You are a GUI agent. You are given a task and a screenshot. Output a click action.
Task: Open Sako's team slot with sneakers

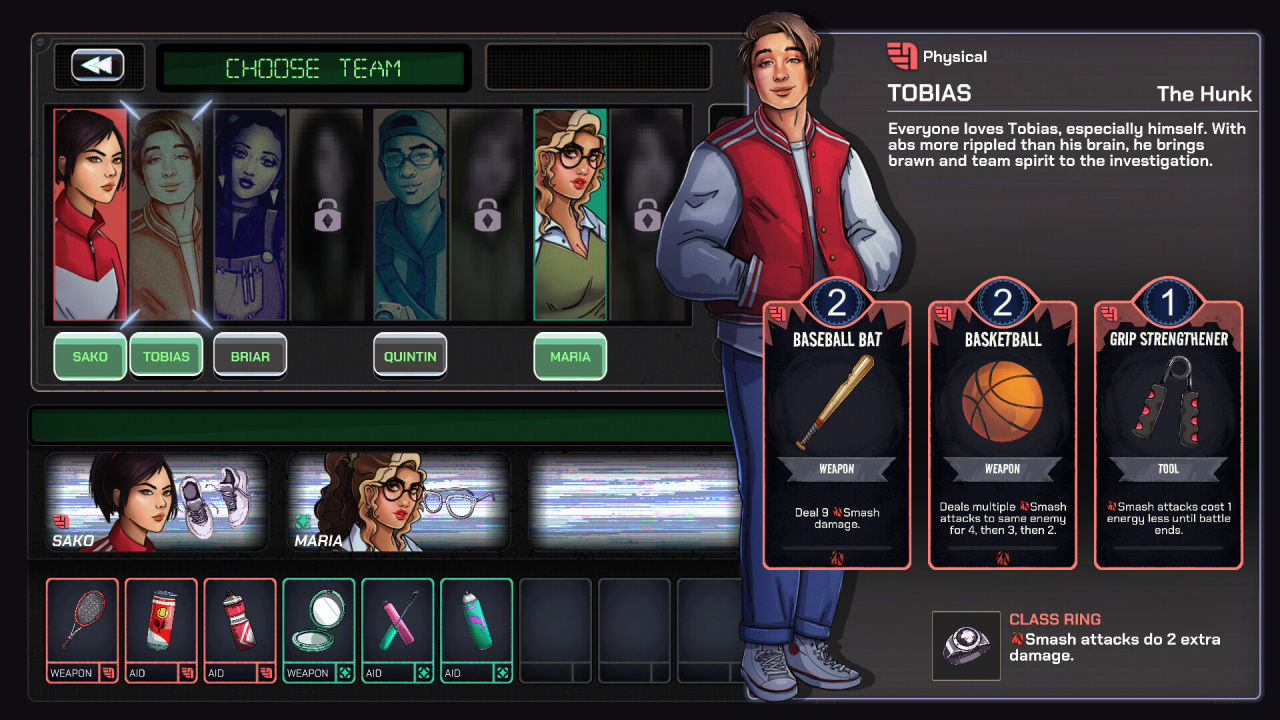157,503
